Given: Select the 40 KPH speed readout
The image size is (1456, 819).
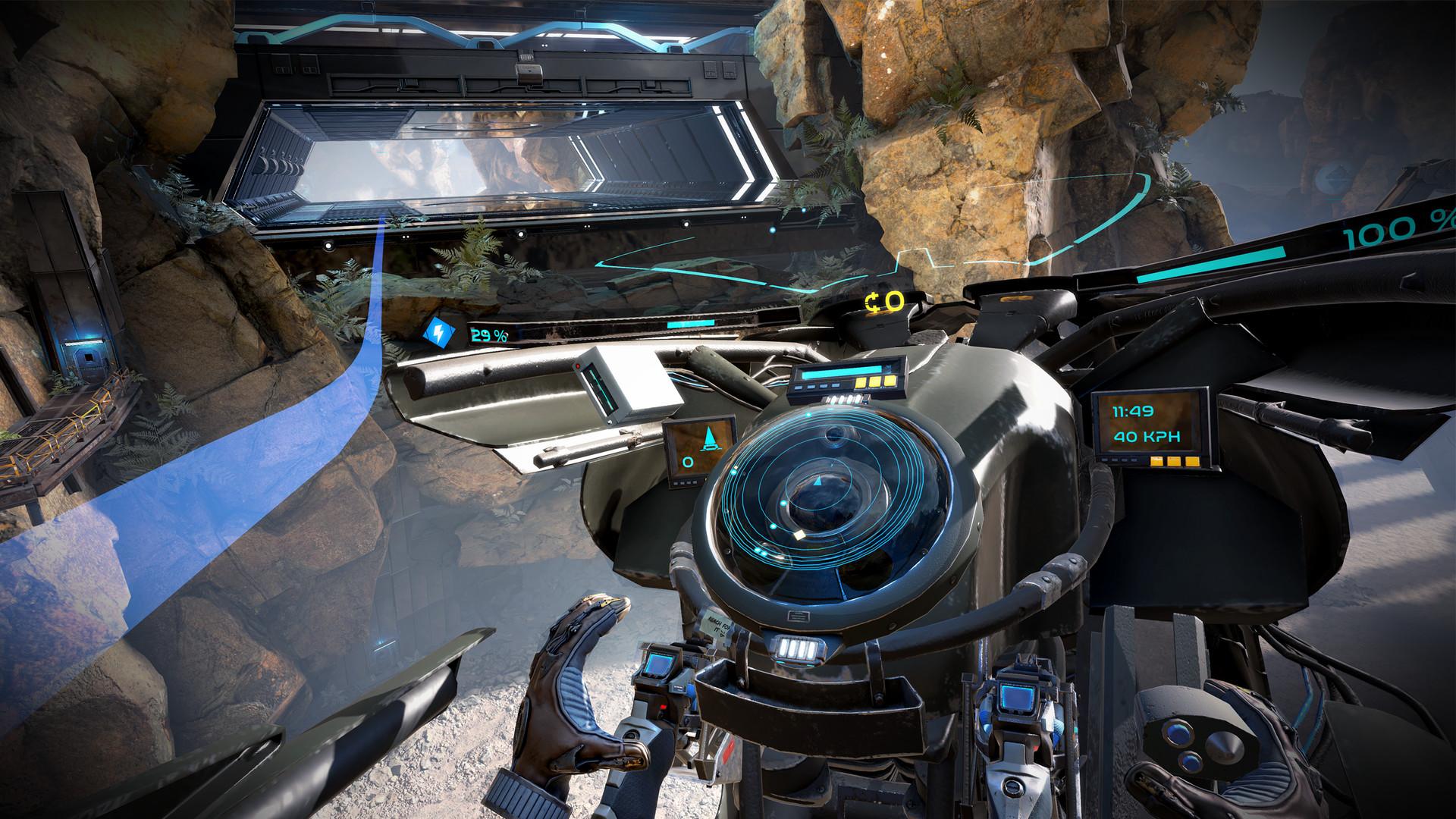Looking at the screenshot, I should coord(1147,436).
